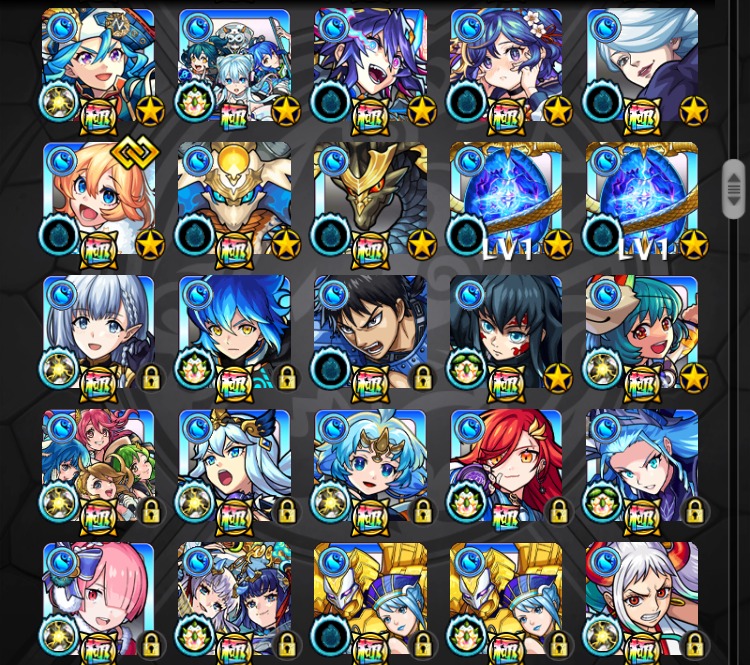Viewport: 750px width, 665px height.
Task: Choose the light-blue-haired character with gold crown
Action: [x=370, y=465]
